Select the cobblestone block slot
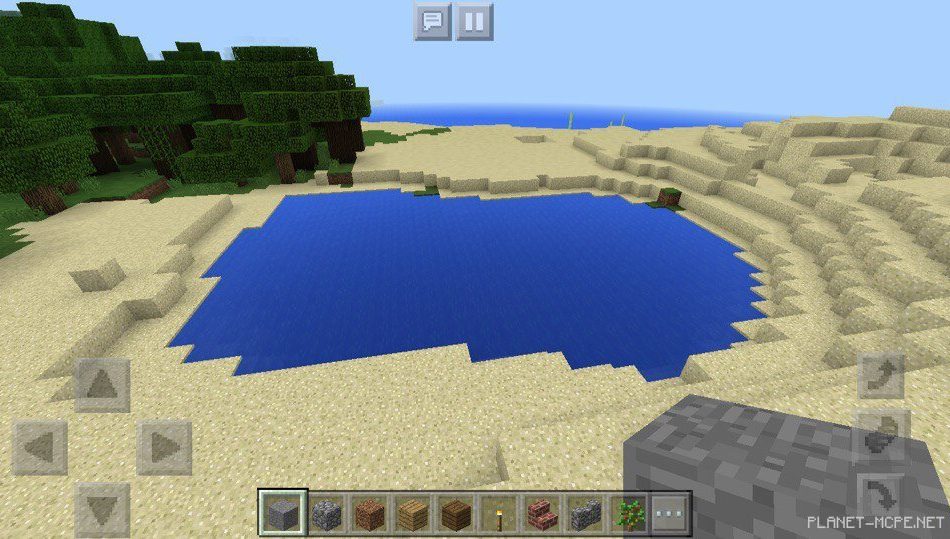This screenshot has height=539, width=950. 327,514
